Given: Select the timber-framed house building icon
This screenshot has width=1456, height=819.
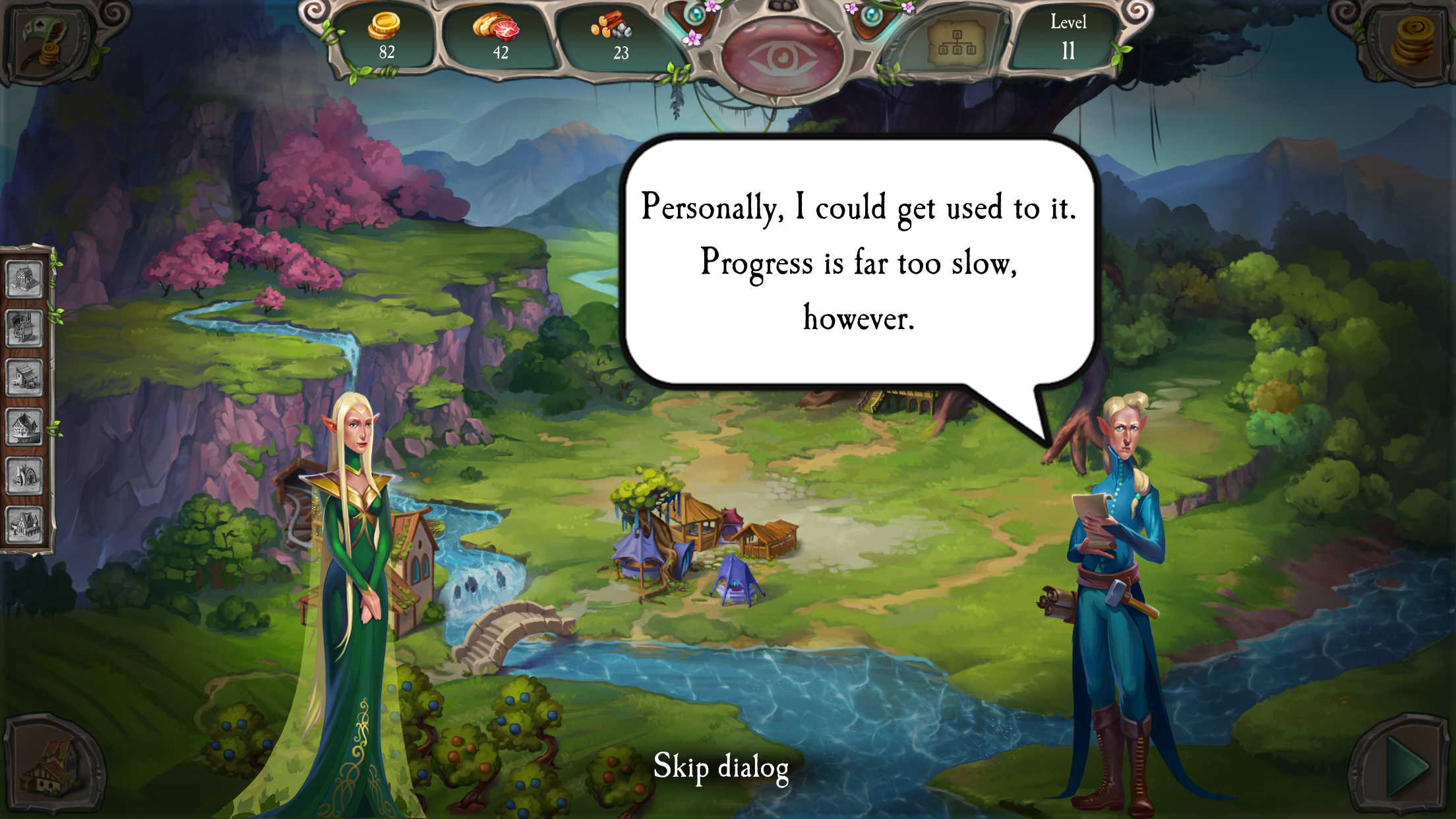Looking at the screenshot, I should (x=25, y=427).
